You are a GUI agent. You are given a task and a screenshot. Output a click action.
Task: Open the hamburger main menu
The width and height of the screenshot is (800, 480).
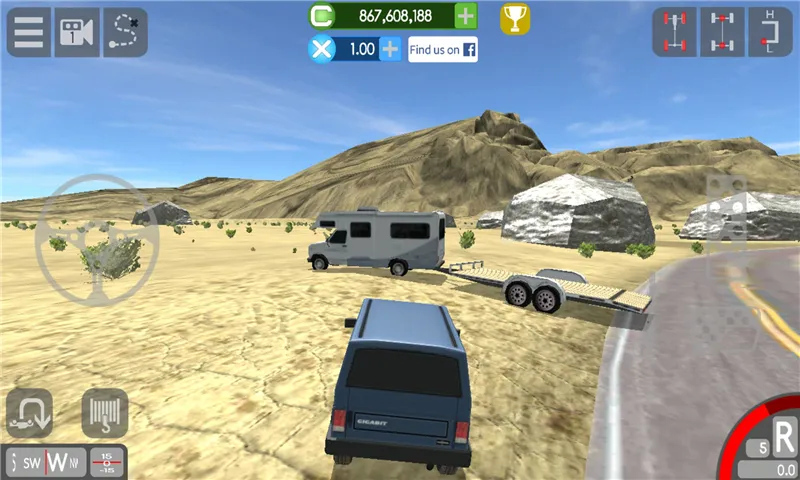point(30,33)
